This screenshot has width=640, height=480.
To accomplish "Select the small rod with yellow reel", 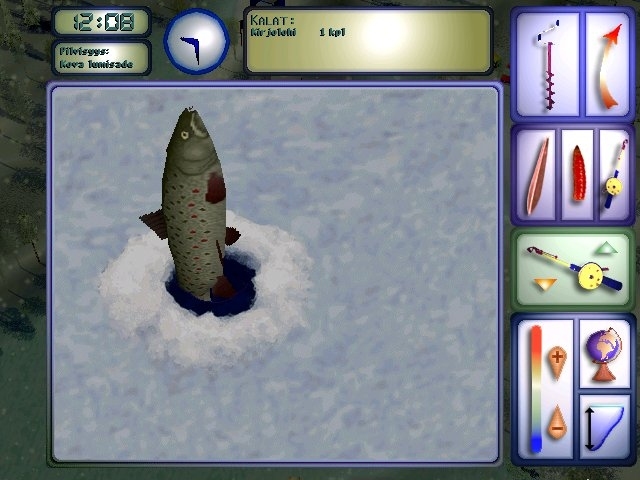I will click(614, 172).
